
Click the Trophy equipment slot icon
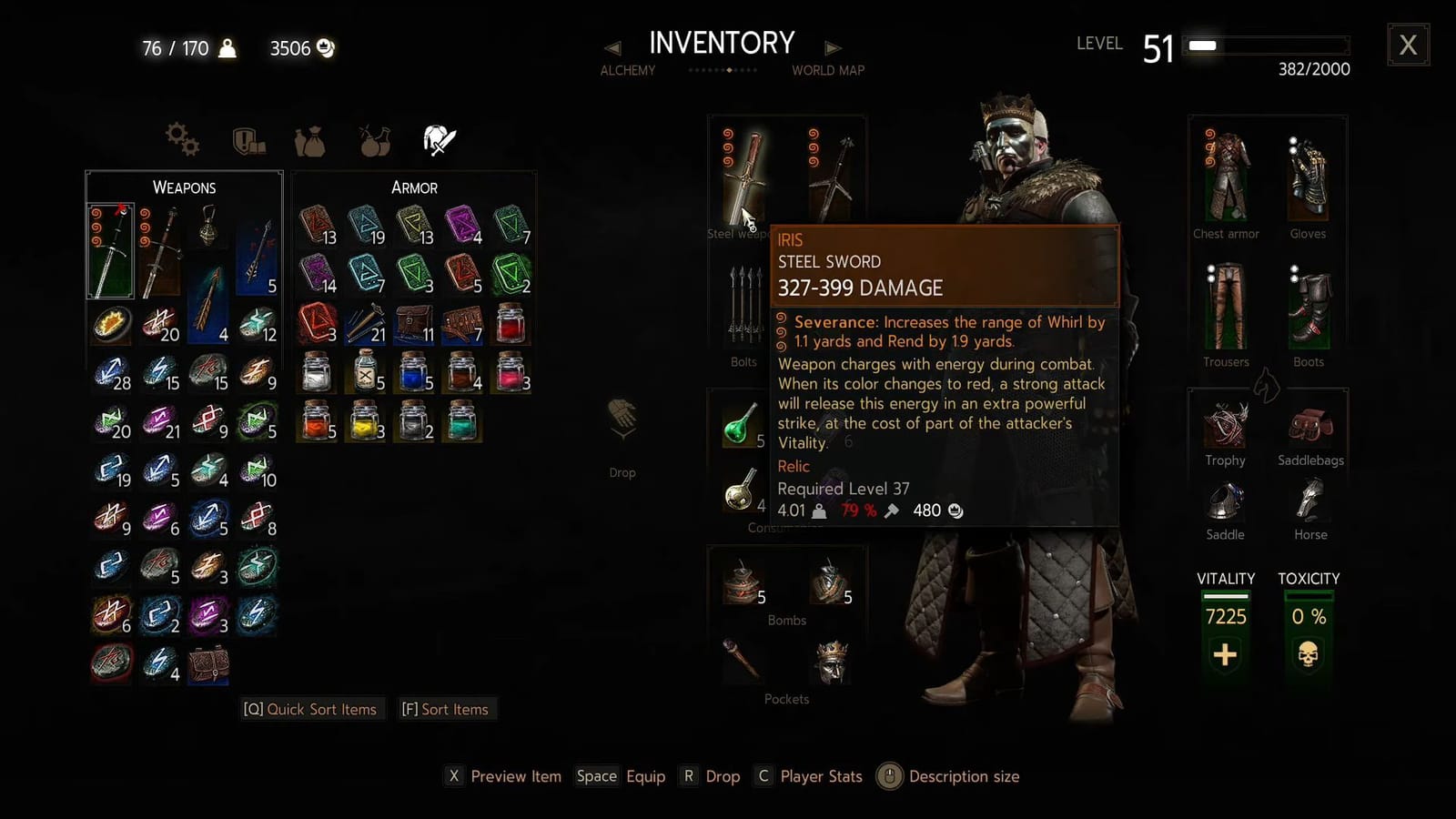tap(1223, 426)
